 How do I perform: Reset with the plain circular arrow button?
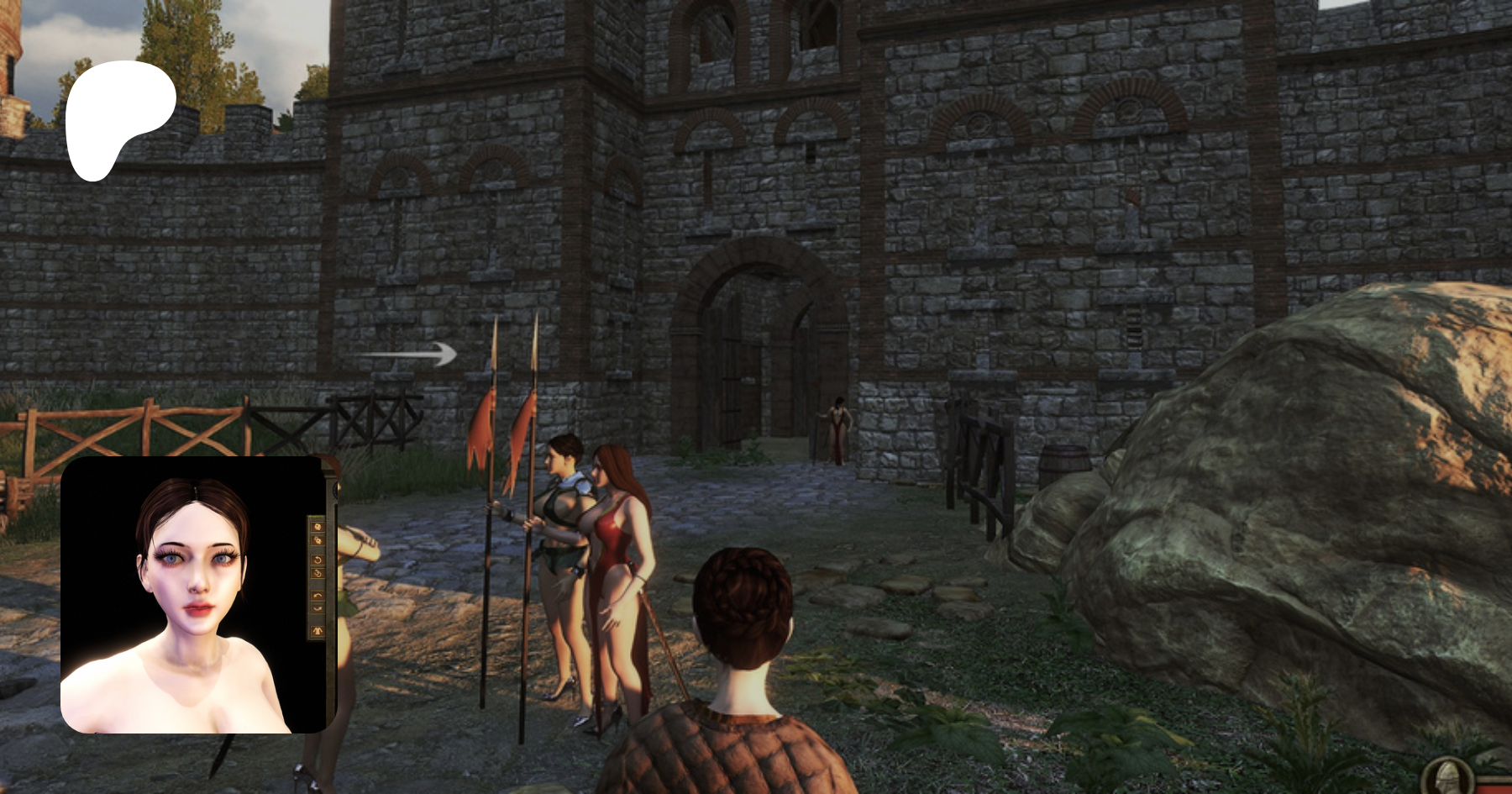point(318,560)
